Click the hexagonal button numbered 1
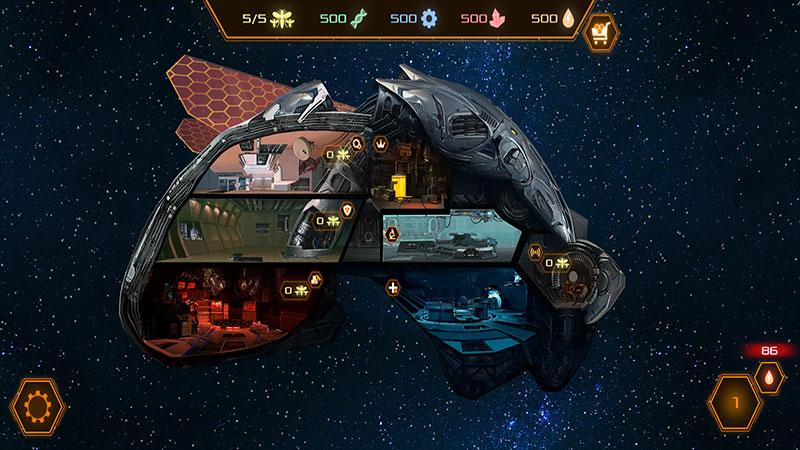 (x=735, y=403)
